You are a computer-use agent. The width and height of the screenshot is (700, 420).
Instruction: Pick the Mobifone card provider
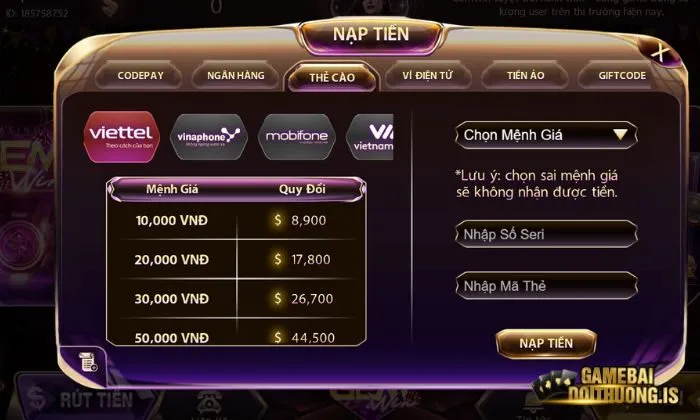pos(296,136)
